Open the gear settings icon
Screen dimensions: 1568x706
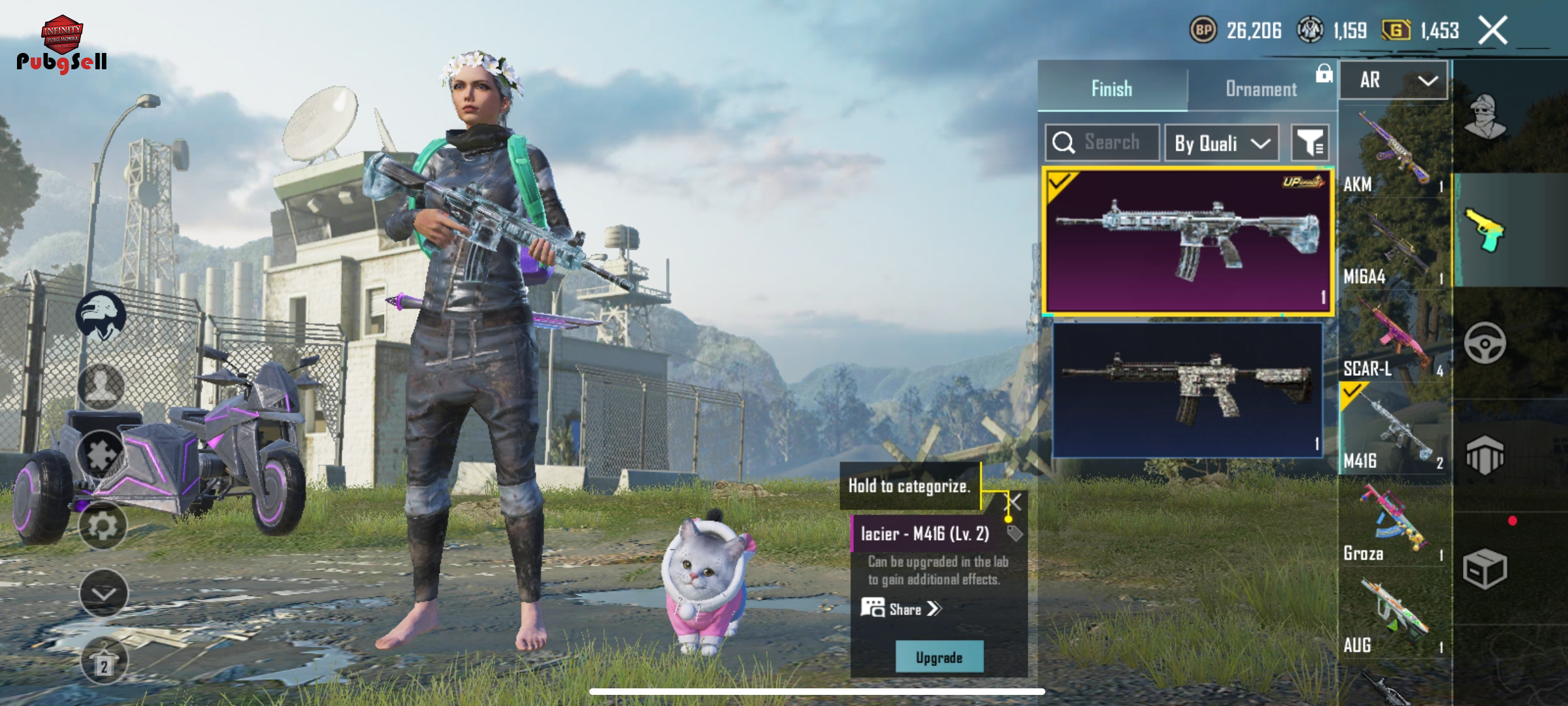[103, 526]
